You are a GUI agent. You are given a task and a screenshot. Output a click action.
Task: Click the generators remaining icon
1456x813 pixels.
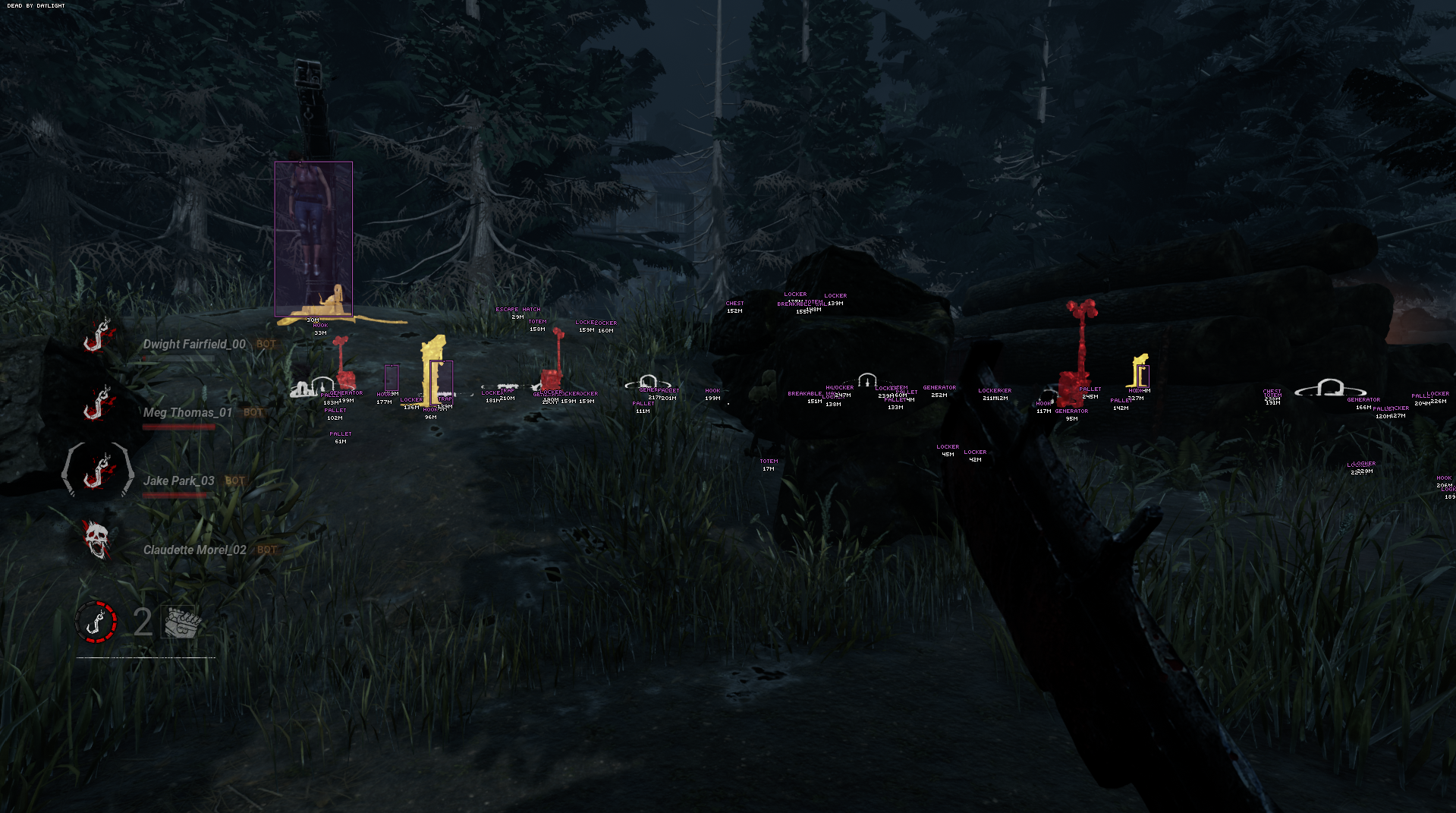(x=182, y=622)
